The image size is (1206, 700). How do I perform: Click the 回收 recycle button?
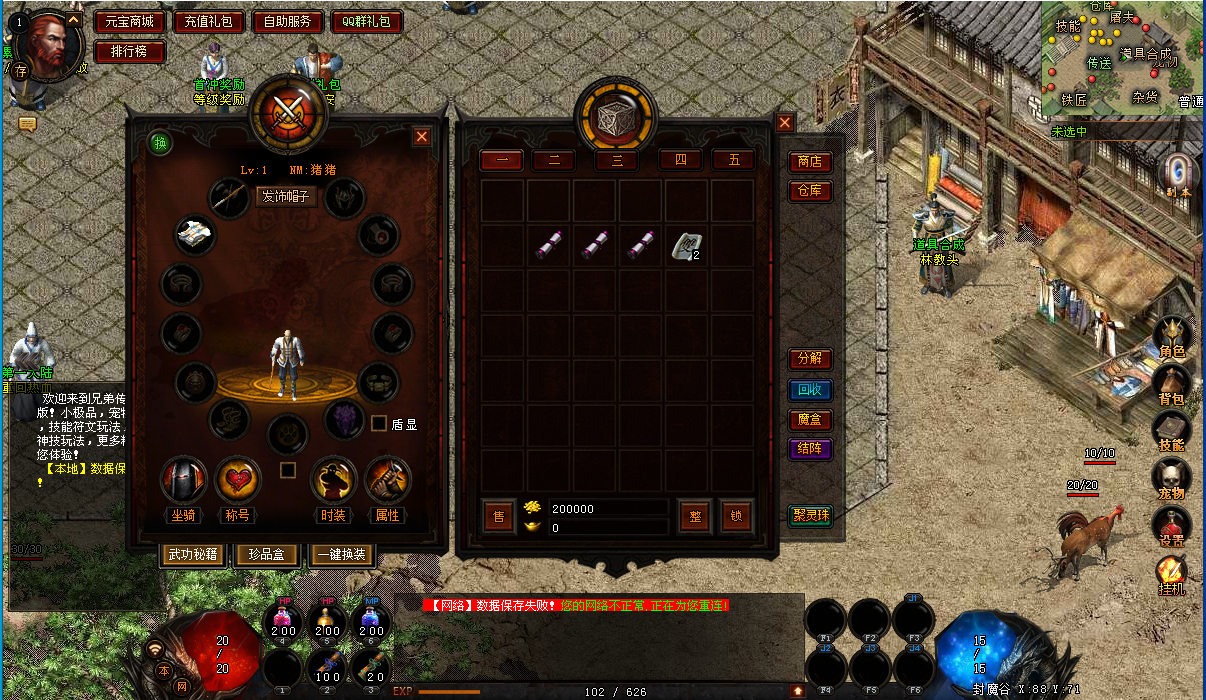809,390
